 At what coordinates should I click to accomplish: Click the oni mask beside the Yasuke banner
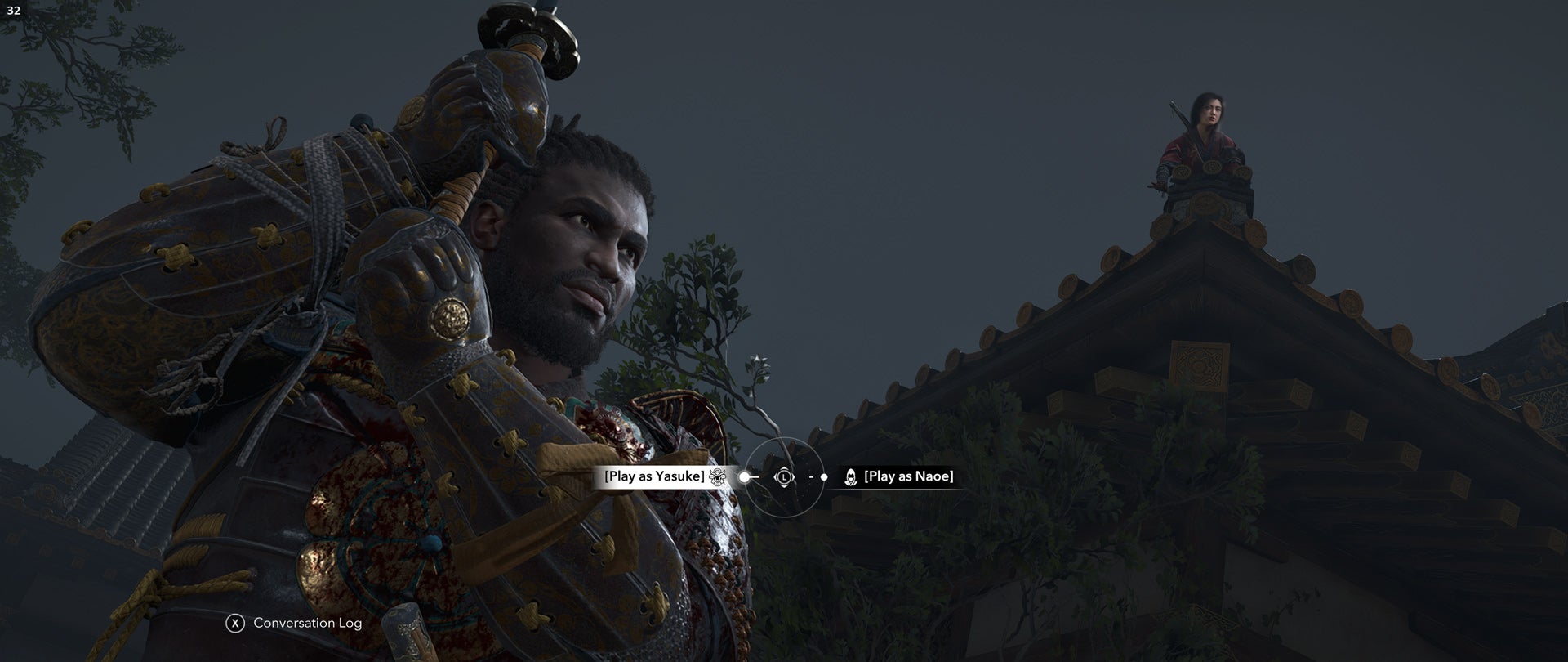[x=716, y=477]
